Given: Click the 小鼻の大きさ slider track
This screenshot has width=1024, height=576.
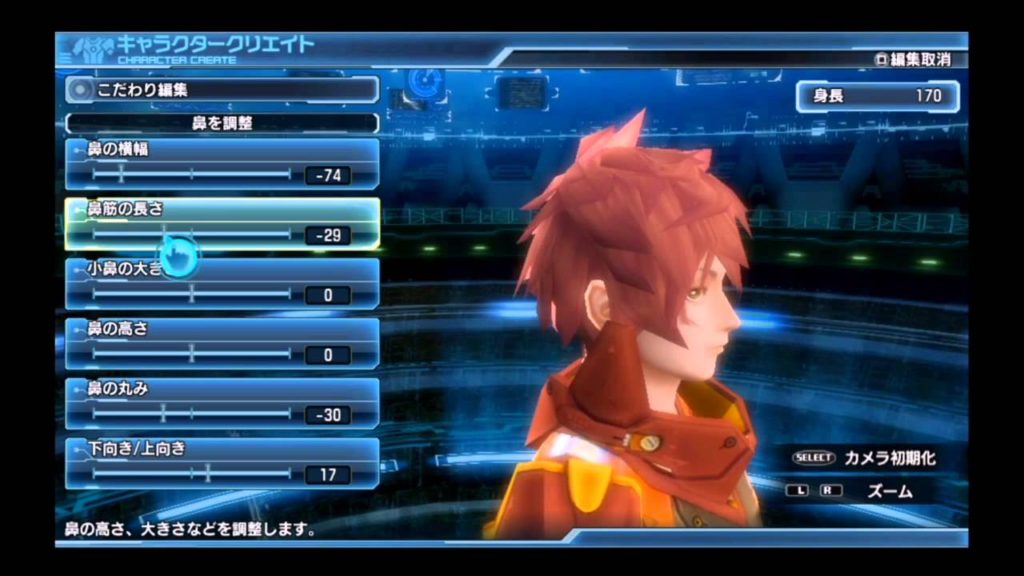Looking at the screenshot, I should (191, 294).
